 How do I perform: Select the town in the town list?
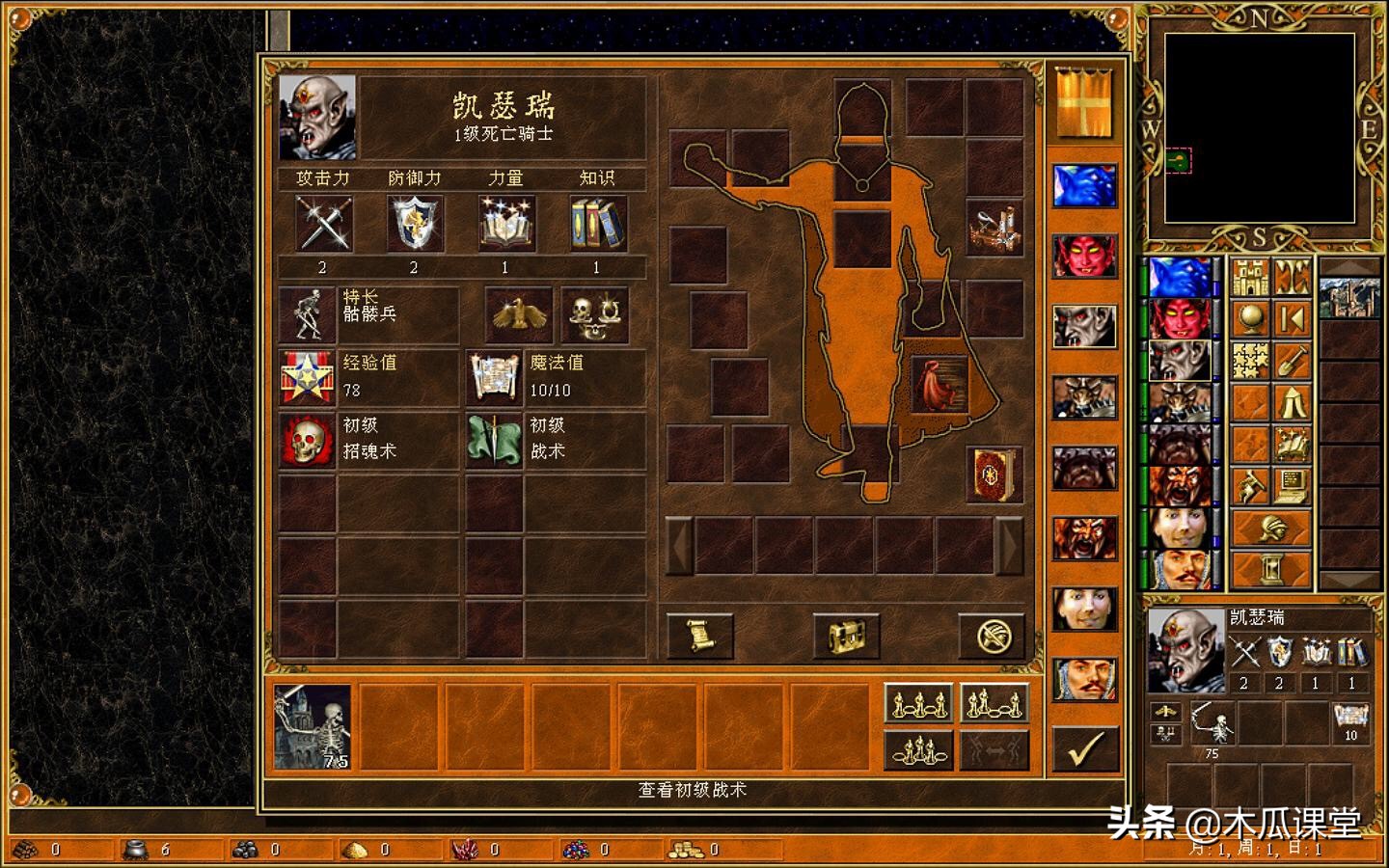click(1348, 295)
